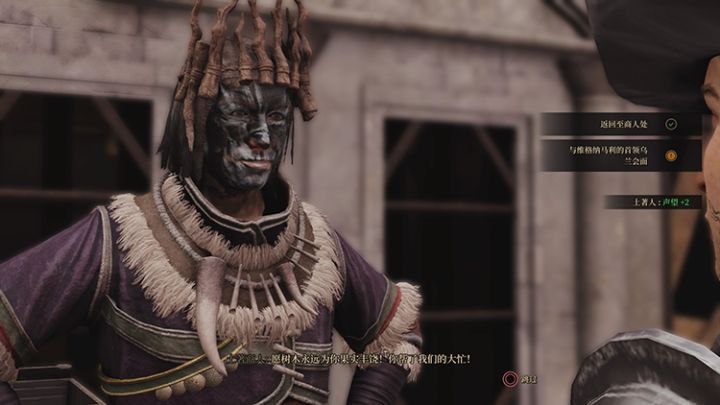Click the orange quest marker icon
The width and height of the screenshot is (720, 405).
pyautogui.click(x=671, y=155)
